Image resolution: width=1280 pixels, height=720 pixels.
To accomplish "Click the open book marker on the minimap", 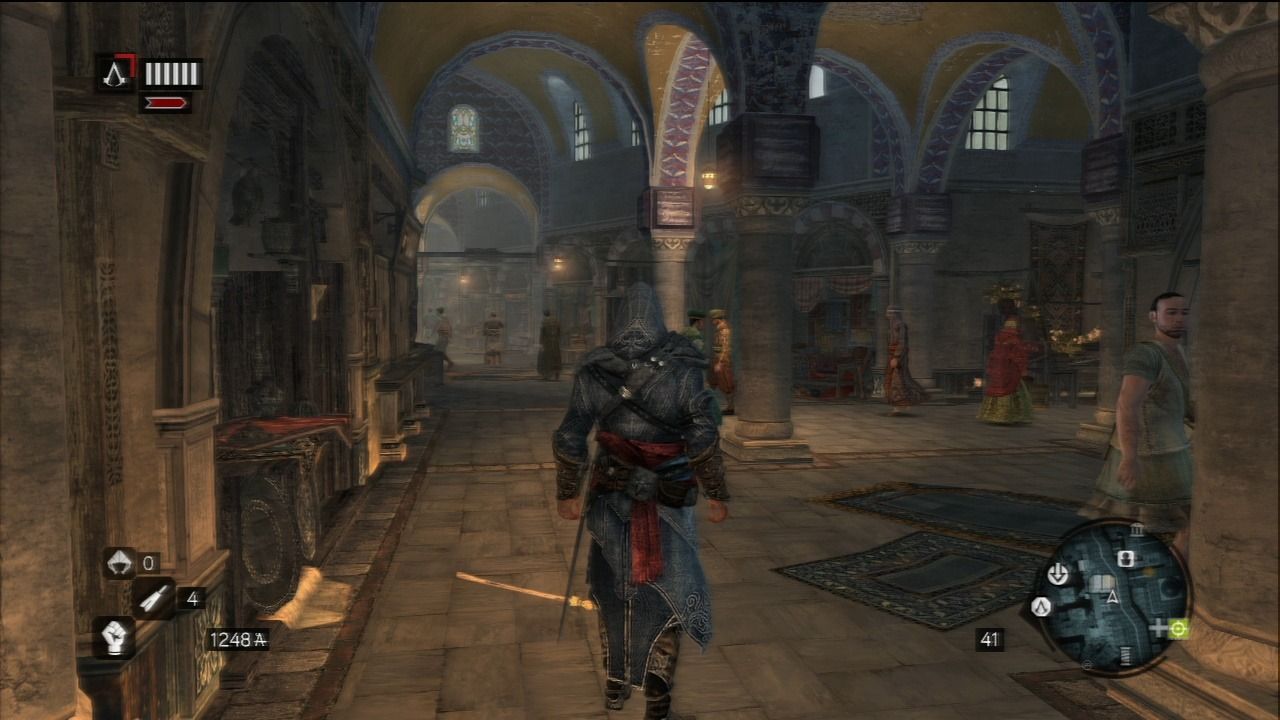I will [1099, 583].
